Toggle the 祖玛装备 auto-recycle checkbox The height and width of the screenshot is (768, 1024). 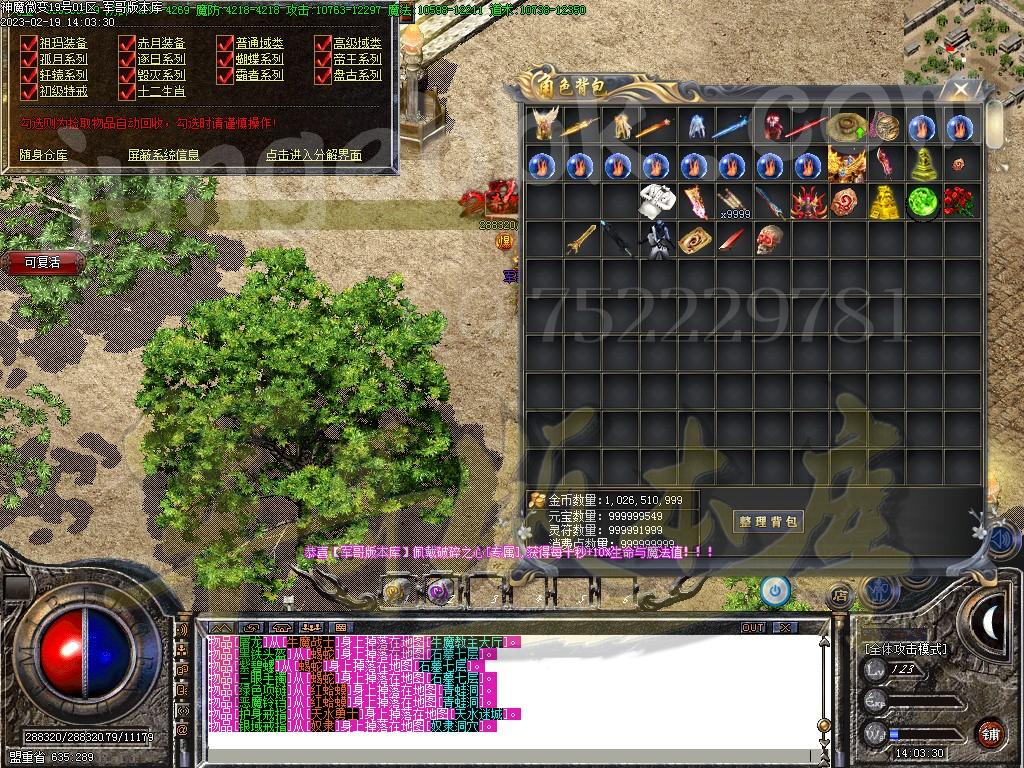click(29, 44)
